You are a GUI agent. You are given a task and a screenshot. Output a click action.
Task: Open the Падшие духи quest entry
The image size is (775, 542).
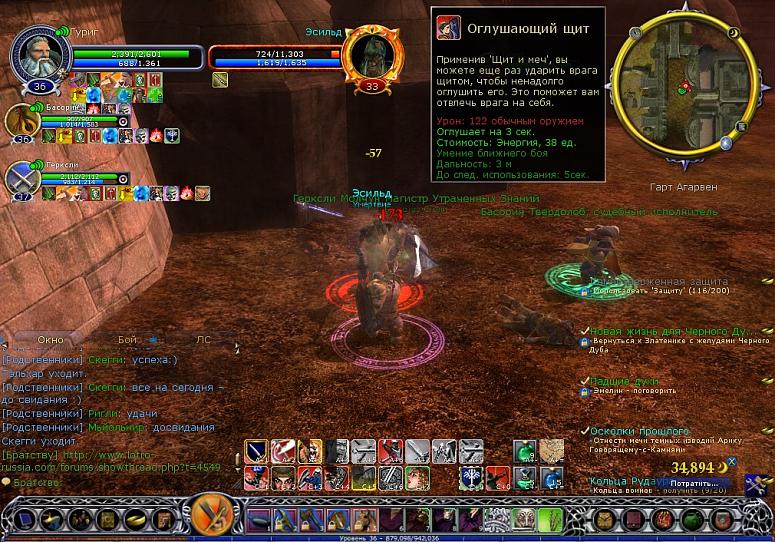[623, 381]
